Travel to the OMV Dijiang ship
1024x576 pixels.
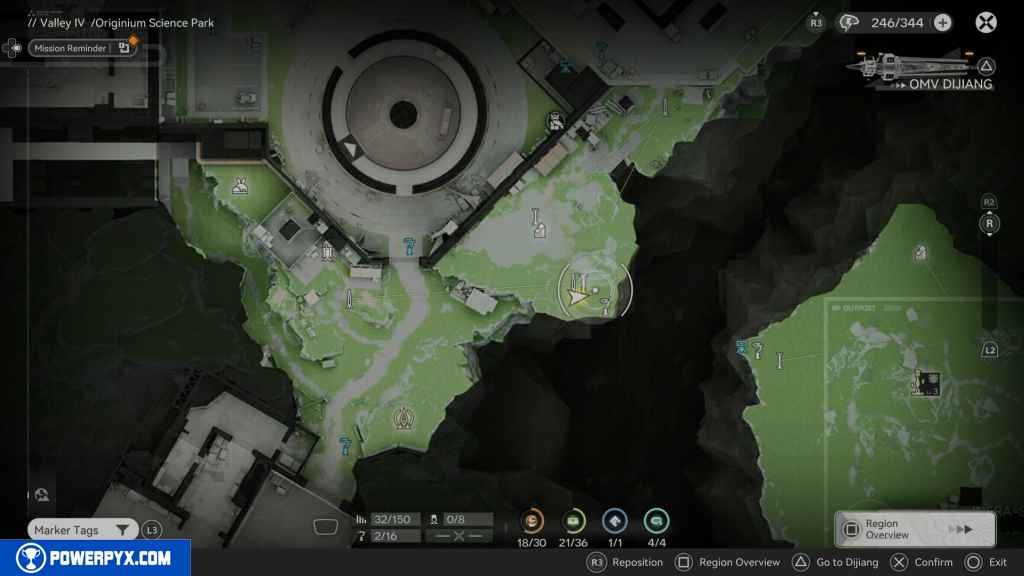pos(922,70)
